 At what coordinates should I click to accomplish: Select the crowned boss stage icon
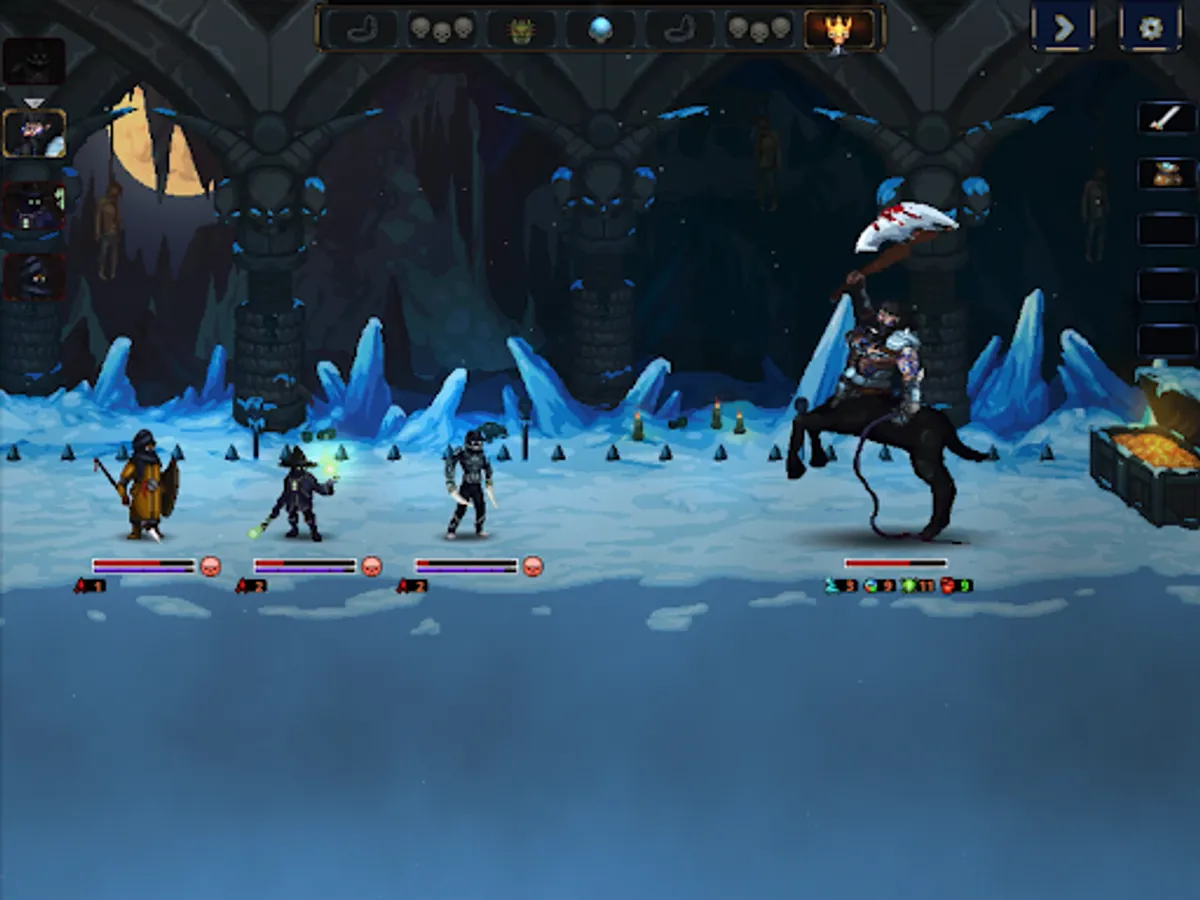click(x=838, y=29)
